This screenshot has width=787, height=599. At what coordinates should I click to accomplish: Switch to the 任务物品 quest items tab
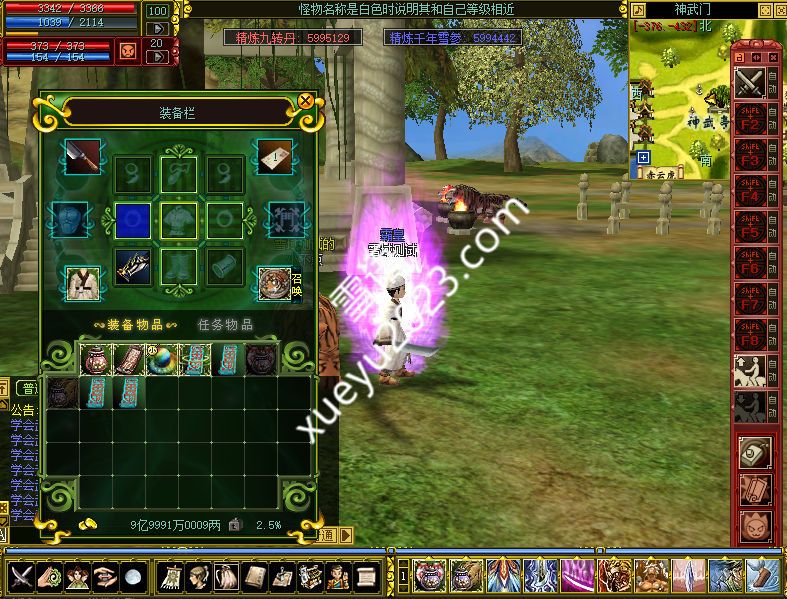point(225,324)
